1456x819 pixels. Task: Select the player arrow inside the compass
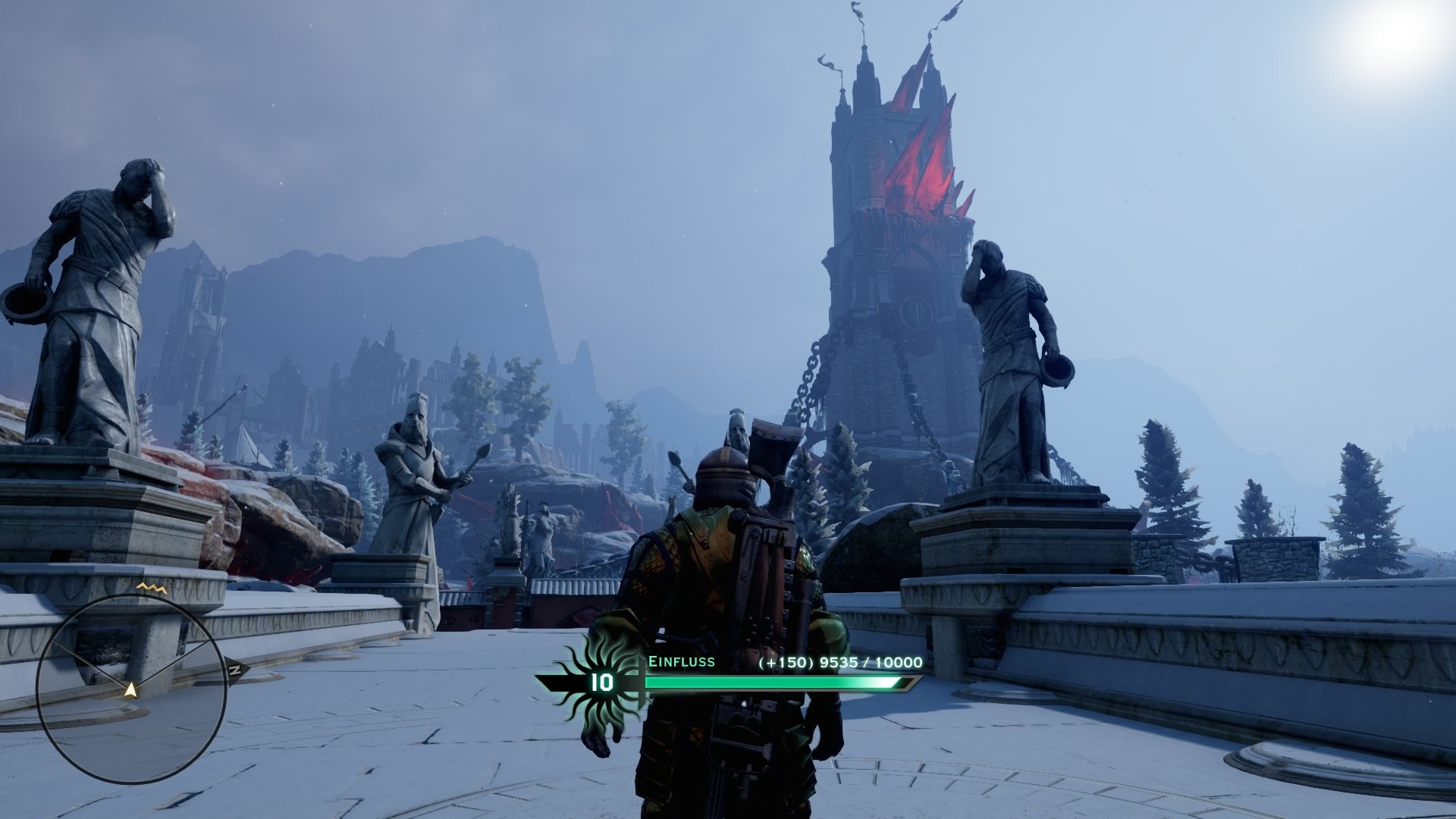pyautogui.click(x=131, y=690)
